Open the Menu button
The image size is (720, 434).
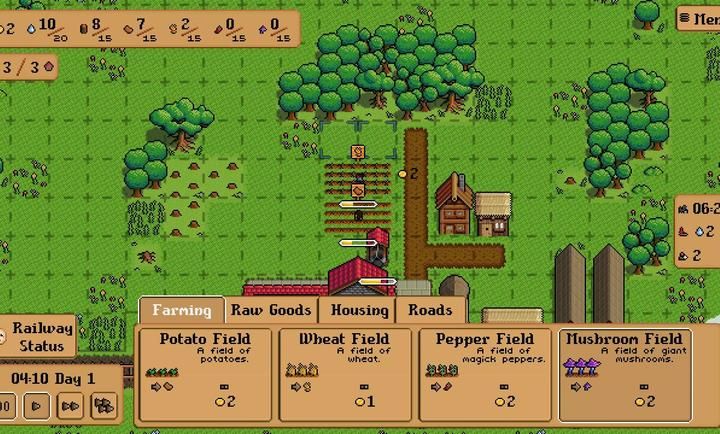[700, 18]
